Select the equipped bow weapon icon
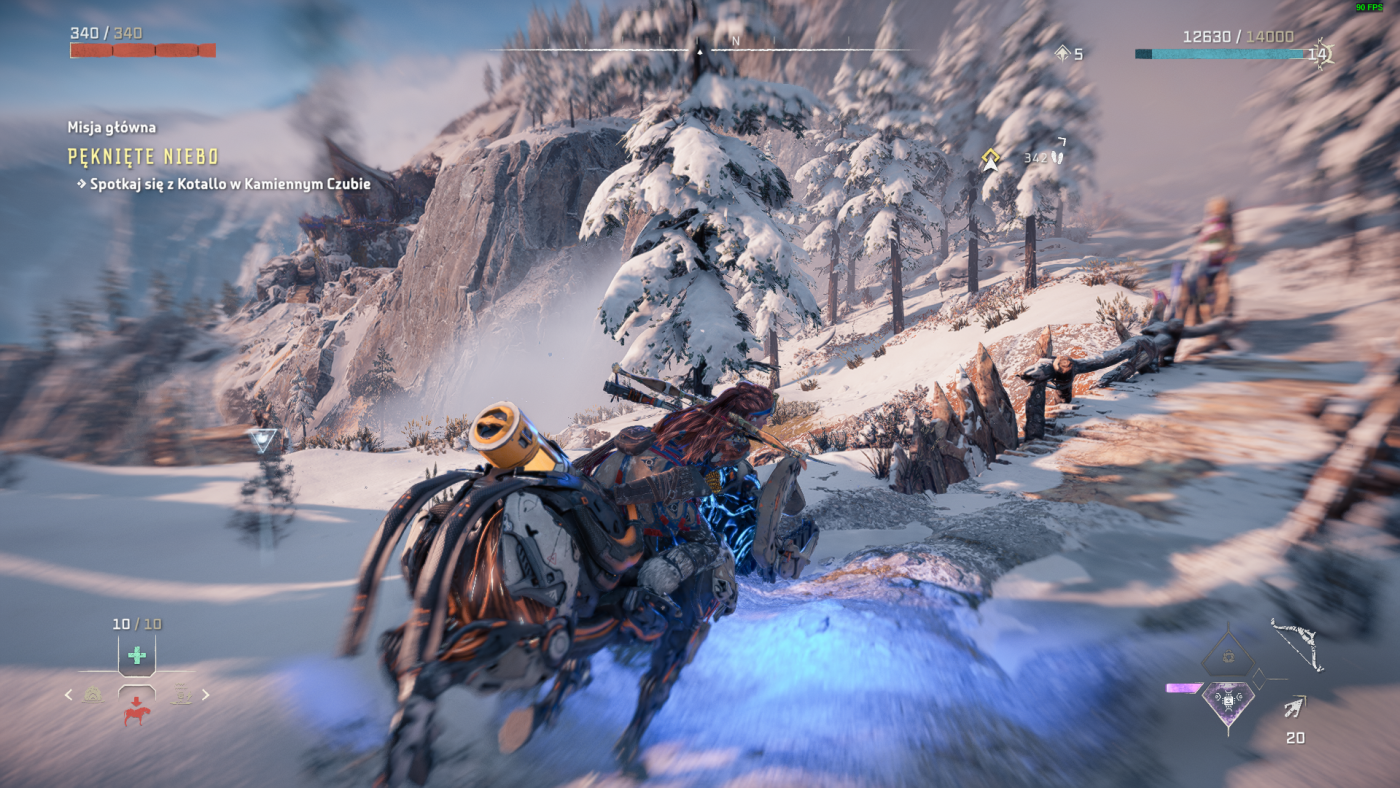This screenshot has width=1400, height=788. 1297,645
